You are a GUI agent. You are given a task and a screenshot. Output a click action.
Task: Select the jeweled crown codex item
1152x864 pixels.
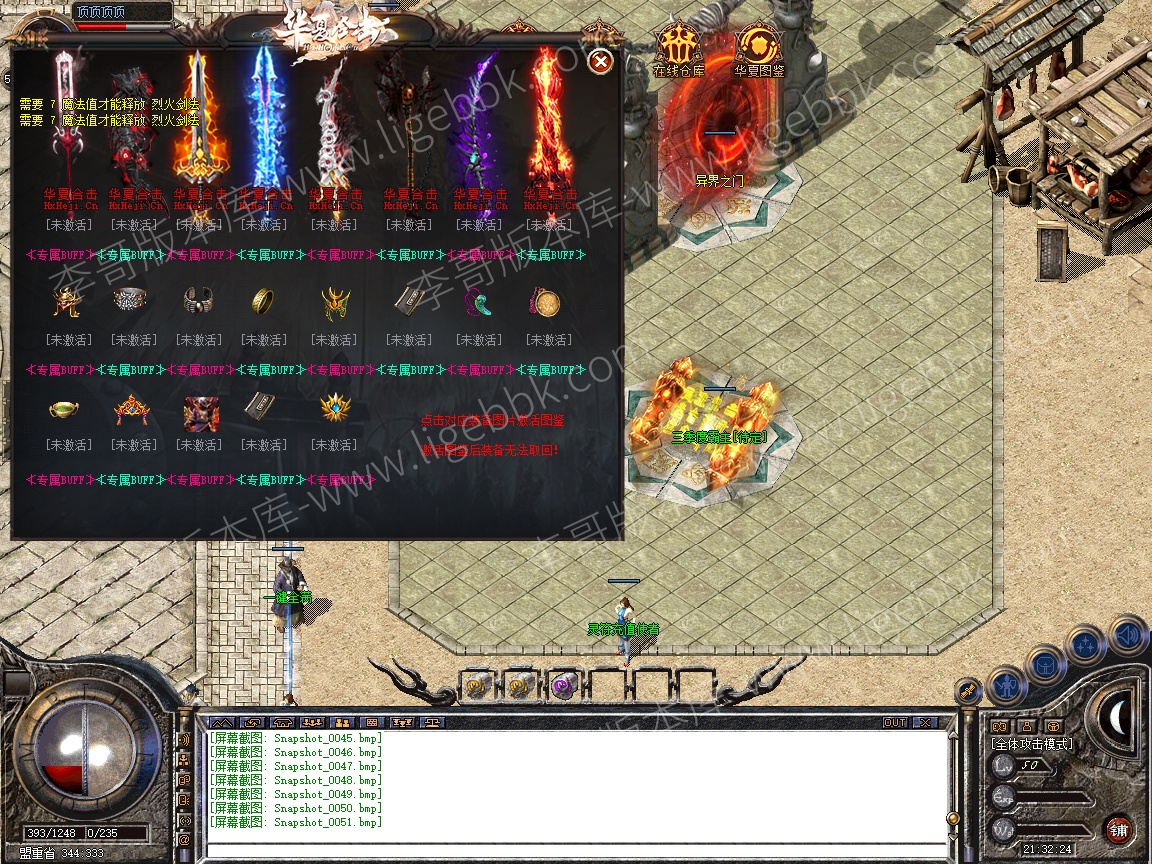130,409
